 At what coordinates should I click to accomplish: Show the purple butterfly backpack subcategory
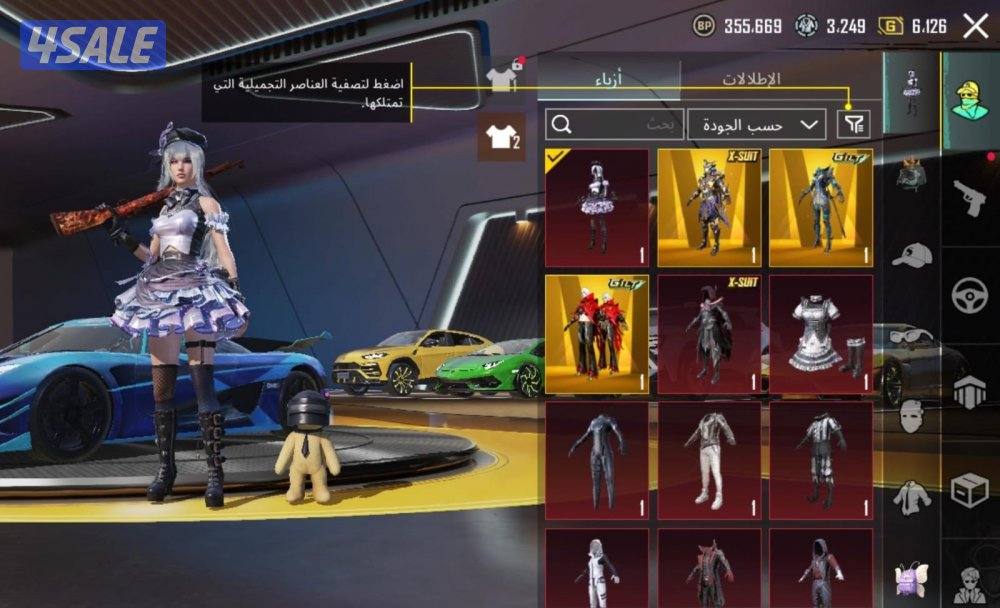(911, 577)
